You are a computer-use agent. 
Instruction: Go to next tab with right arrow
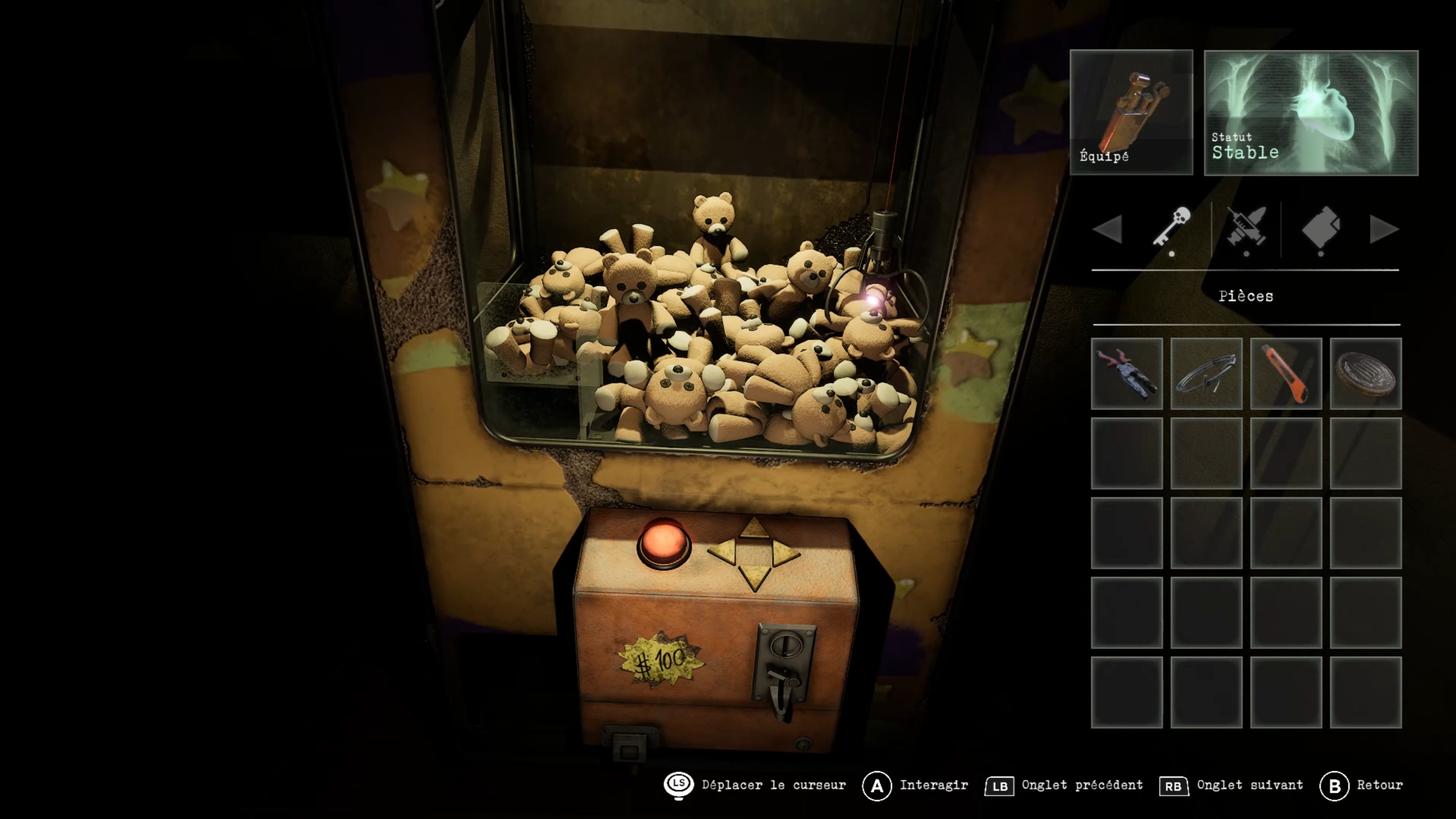pyautogui.click(x=1383, y=229)
